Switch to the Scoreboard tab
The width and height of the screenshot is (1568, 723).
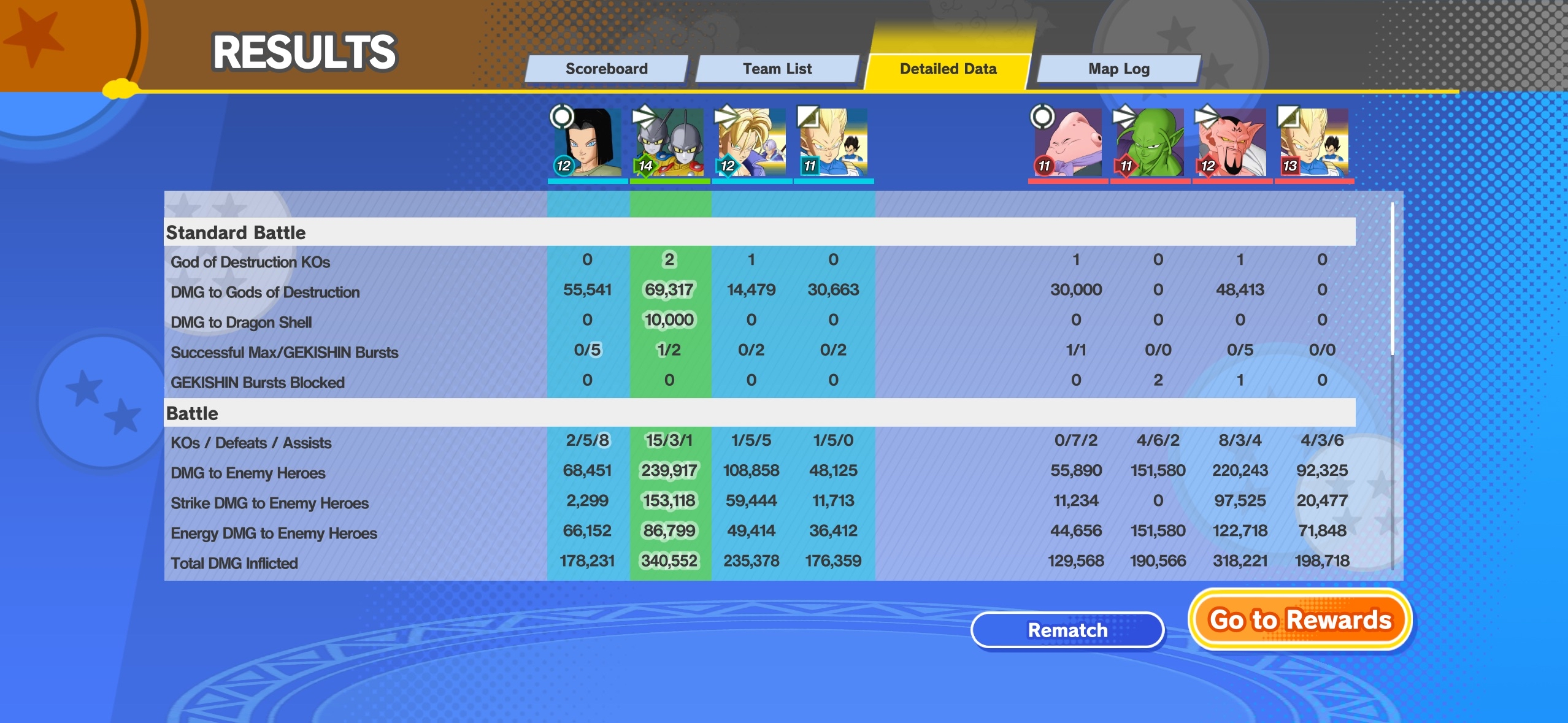606,69
